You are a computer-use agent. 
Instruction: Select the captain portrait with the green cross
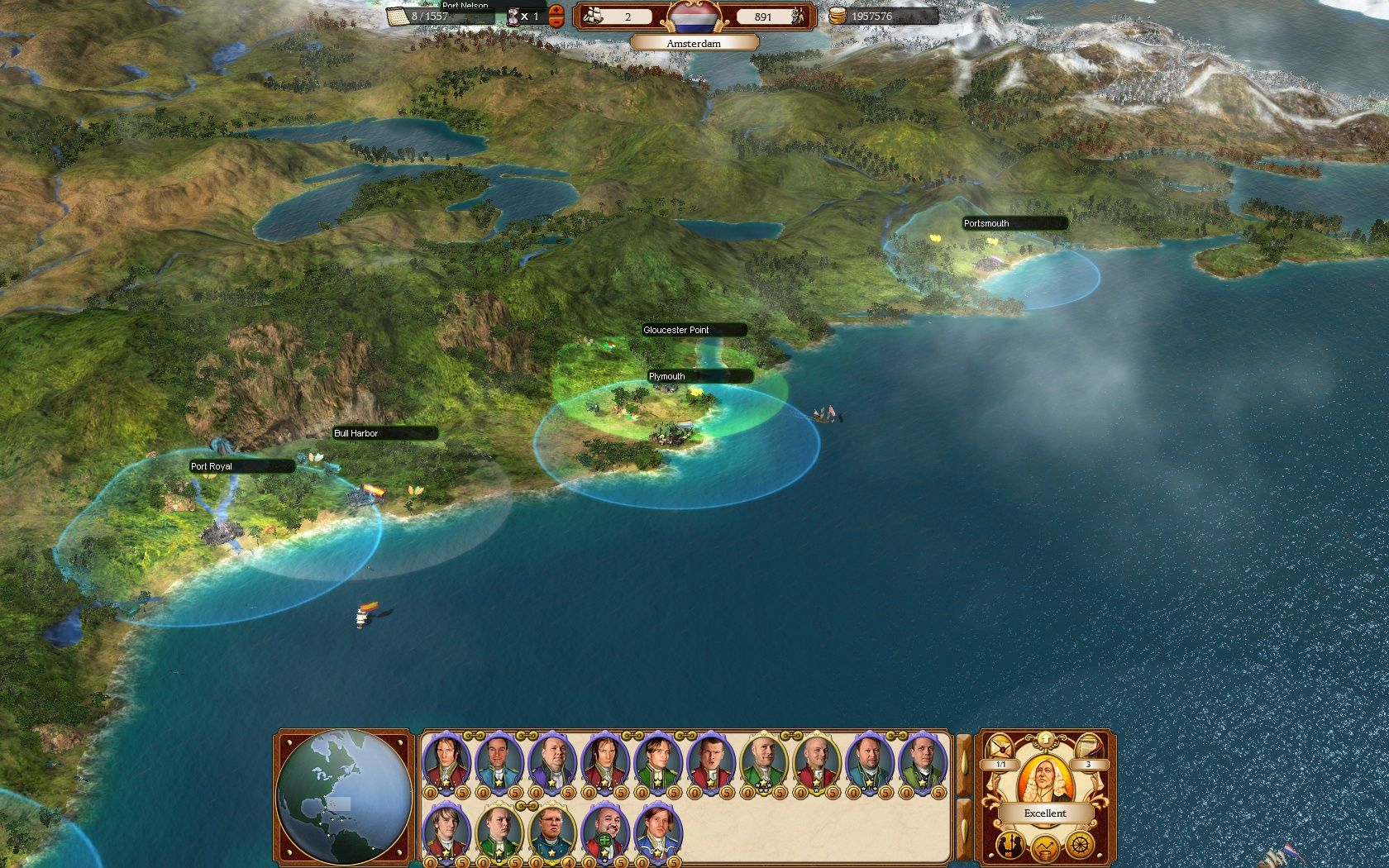click(x=605, y=833)
